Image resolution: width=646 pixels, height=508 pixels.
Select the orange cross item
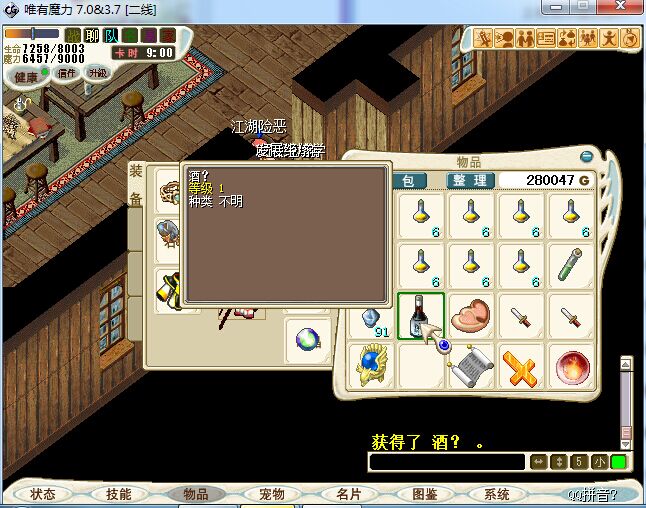[521, 366]
